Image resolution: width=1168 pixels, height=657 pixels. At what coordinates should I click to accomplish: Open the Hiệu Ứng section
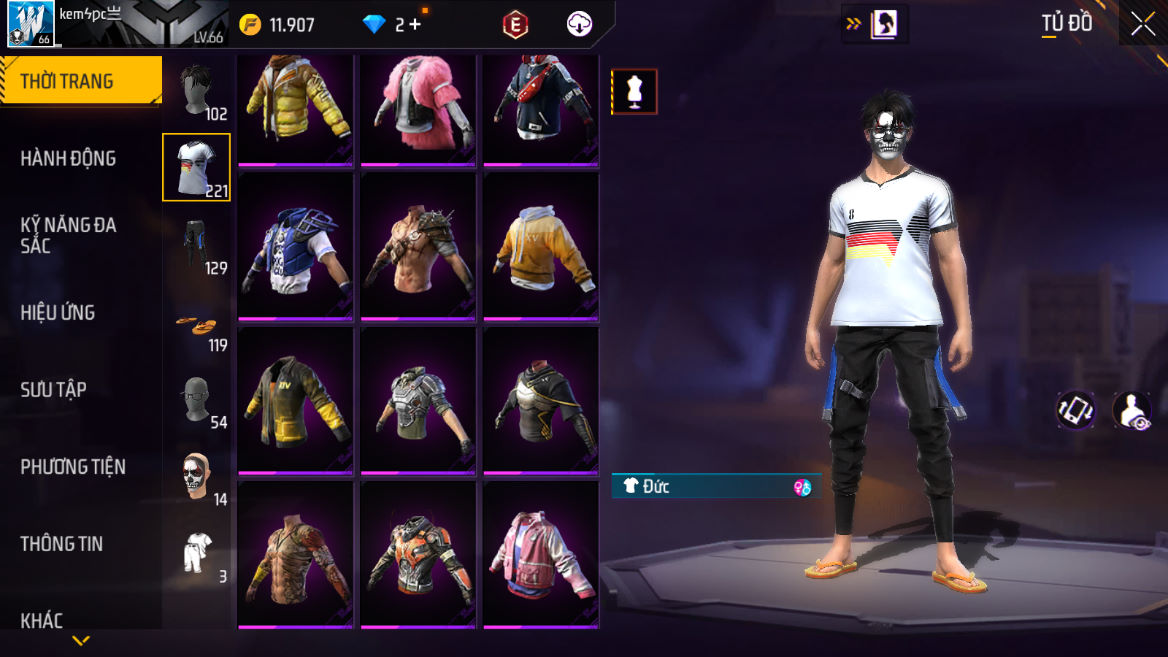[x=58, y=312]
